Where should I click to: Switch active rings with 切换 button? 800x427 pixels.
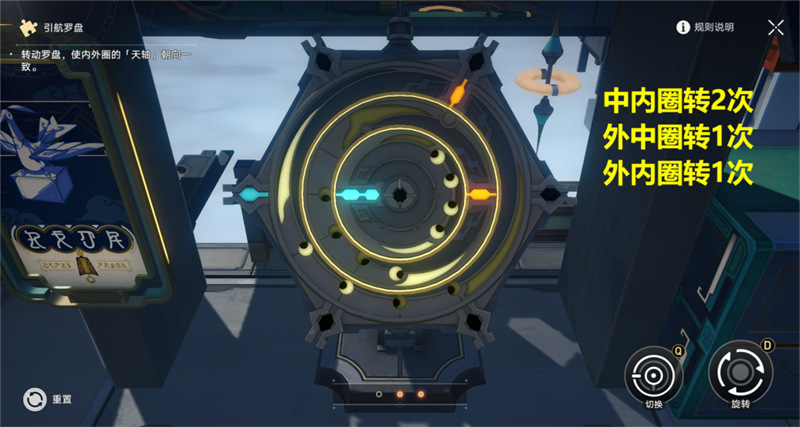click(x=653, y=376)
